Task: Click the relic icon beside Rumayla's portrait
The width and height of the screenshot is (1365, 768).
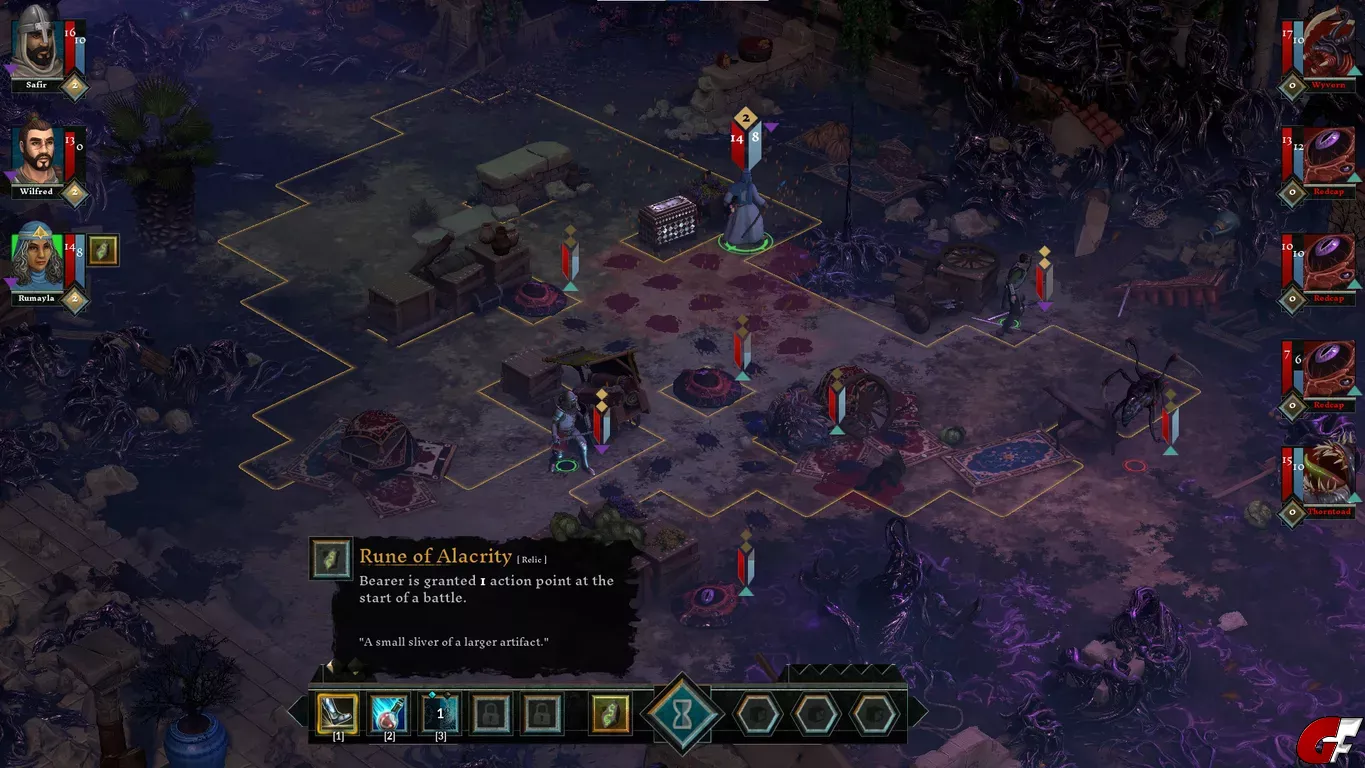Action: [x=103, y=250]
